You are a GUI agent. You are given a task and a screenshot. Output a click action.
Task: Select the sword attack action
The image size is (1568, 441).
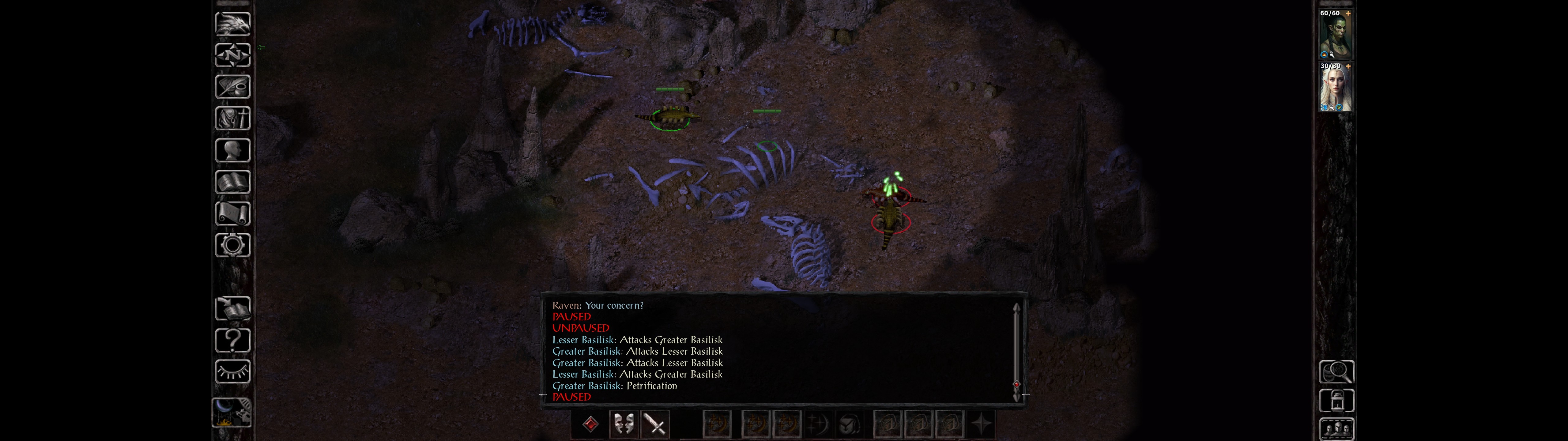point(655,424)
